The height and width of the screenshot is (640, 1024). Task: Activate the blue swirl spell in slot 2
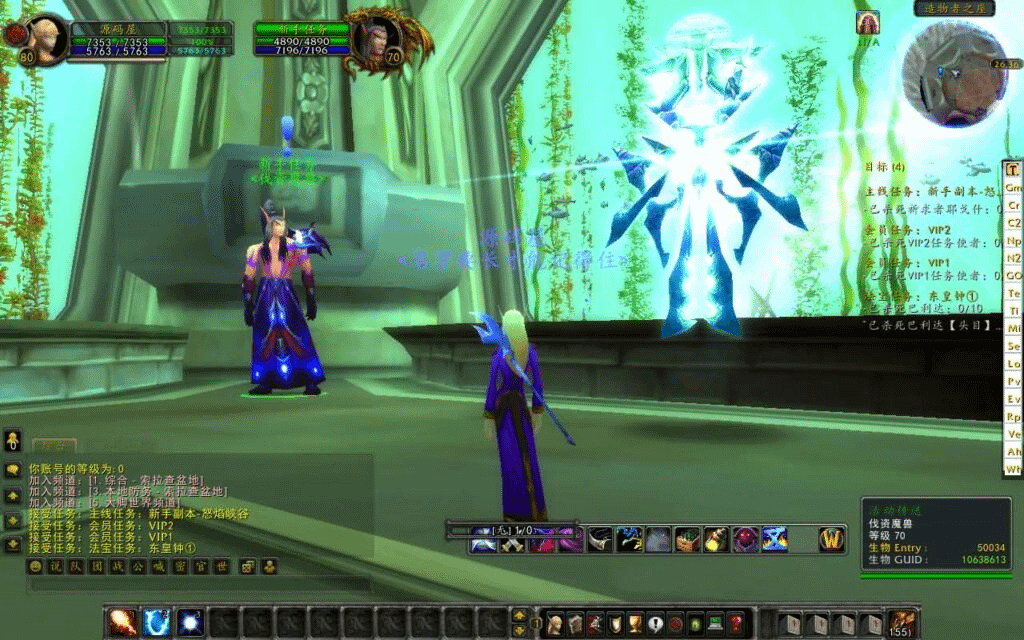(156, 622)
